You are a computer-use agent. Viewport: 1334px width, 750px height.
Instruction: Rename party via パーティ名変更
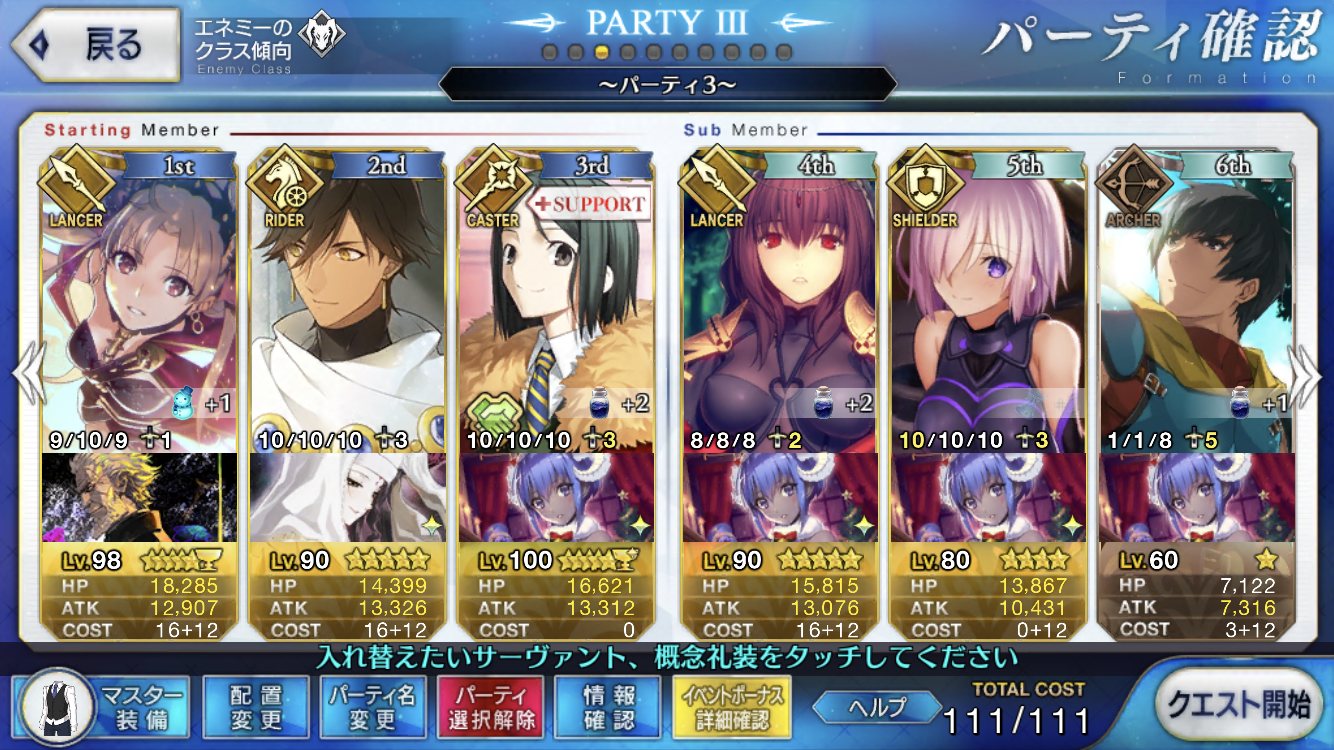pos(373,707)
